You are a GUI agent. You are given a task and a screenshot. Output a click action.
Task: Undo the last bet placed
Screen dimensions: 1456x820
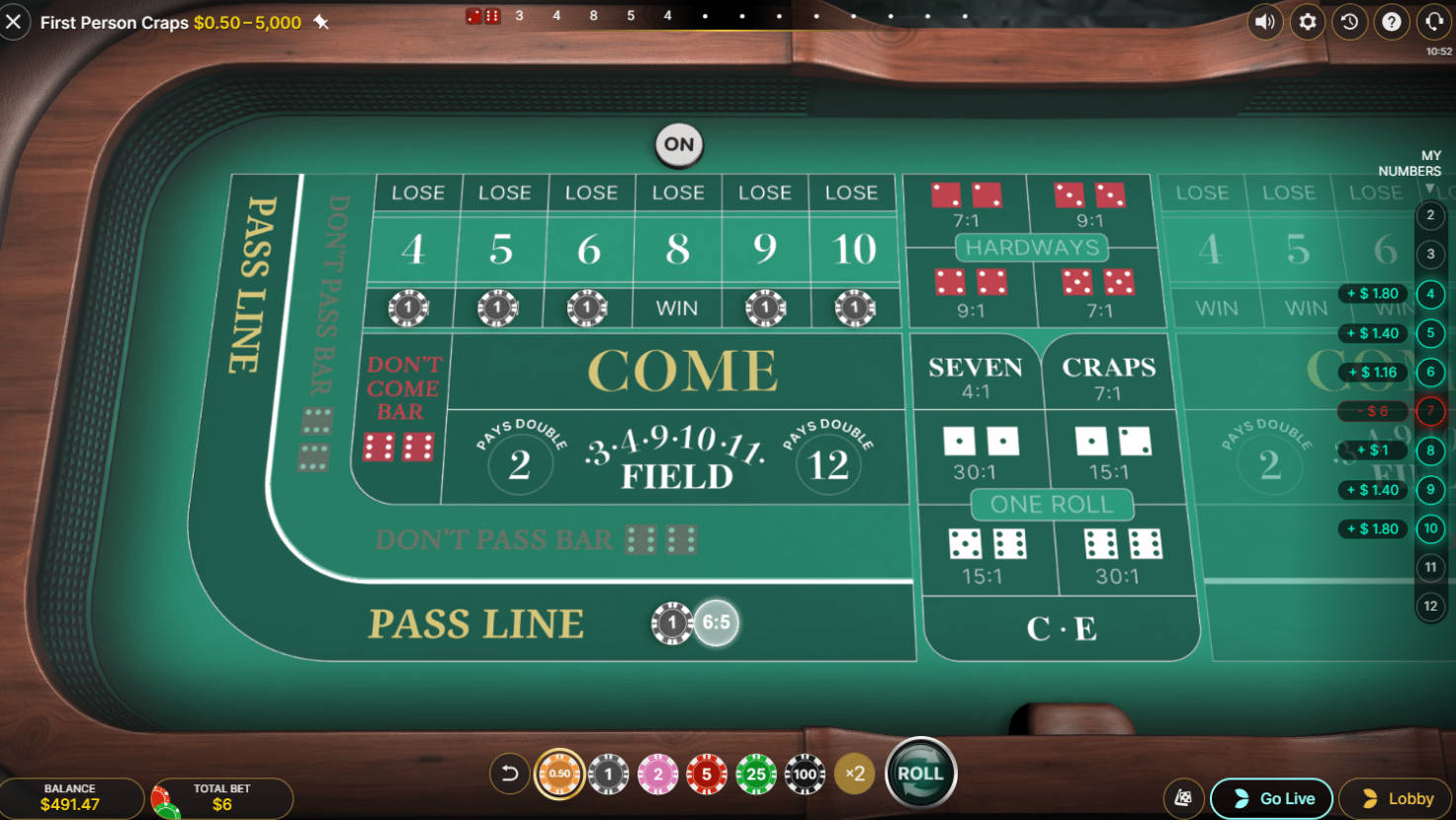509,774
